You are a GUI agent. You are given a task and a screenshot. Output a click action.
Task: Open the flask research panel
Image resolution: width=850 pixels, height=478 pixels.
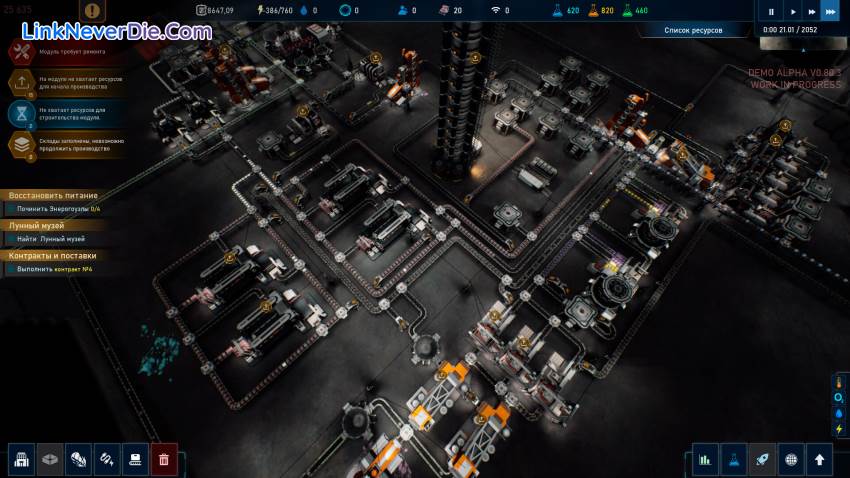click(x=734, y=459)
